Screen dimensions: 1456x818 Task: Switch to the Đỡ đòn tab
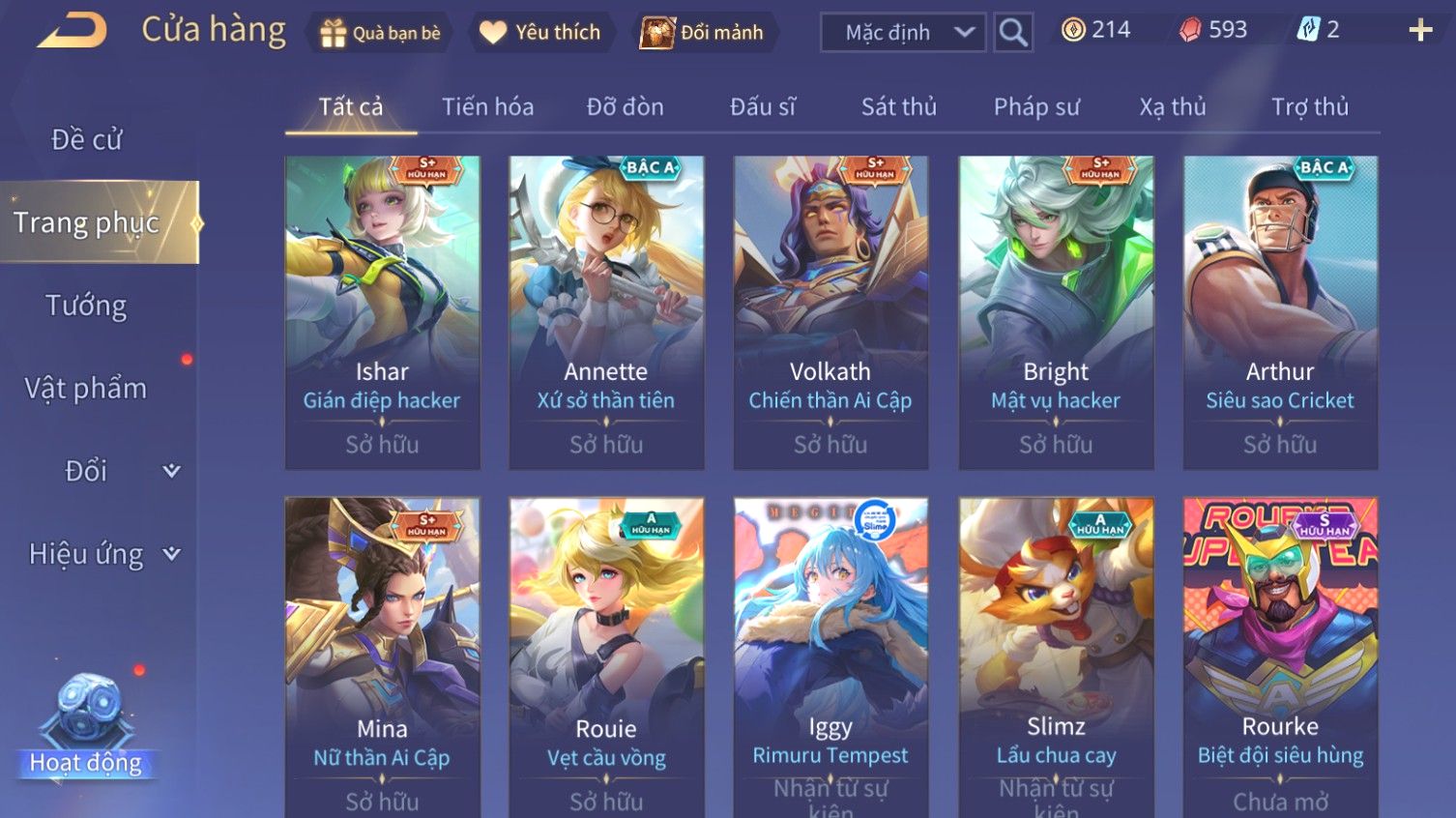pos(625,107)
